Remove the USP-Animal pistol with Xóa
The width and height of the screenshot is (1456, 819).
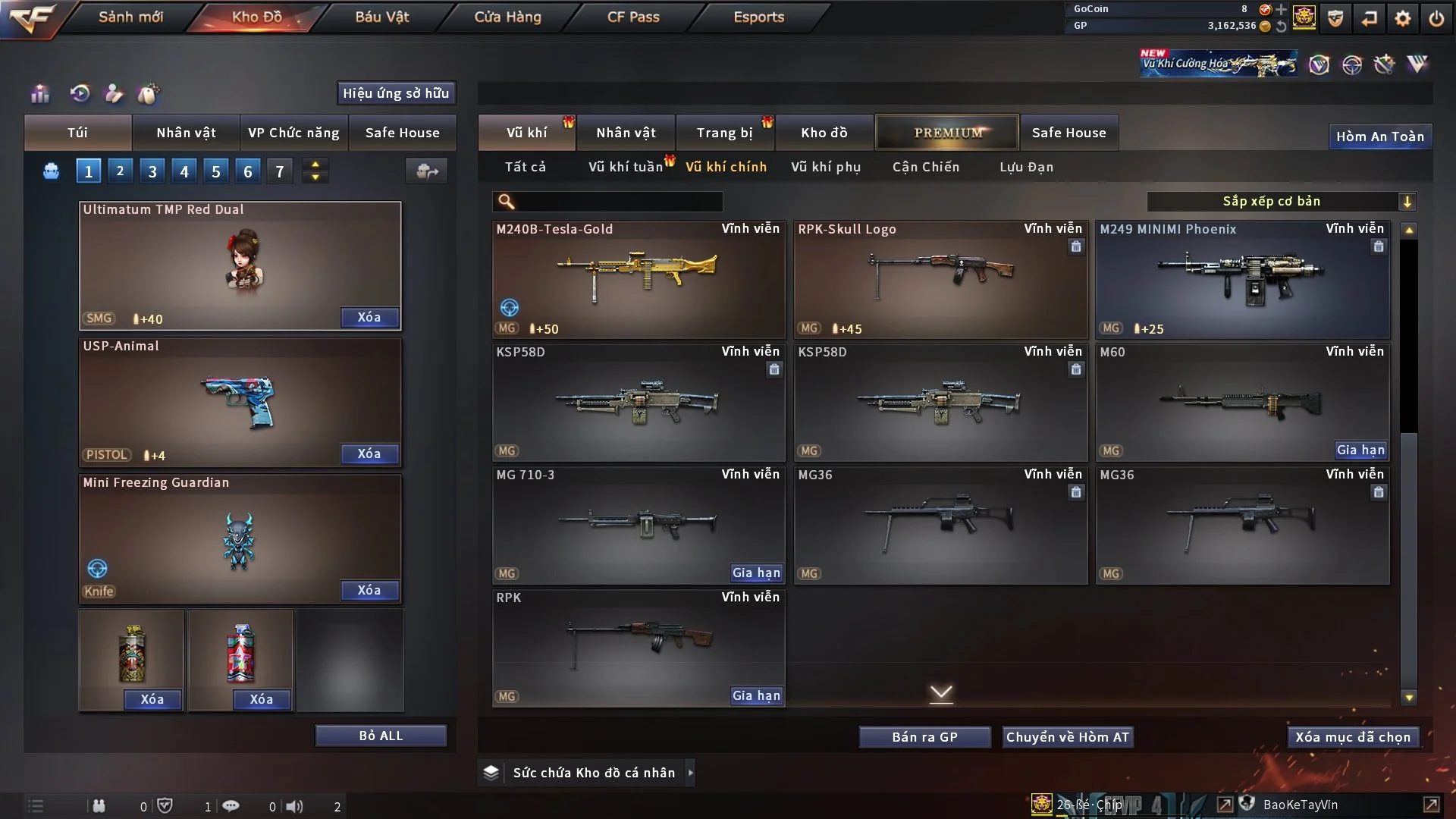369,453
